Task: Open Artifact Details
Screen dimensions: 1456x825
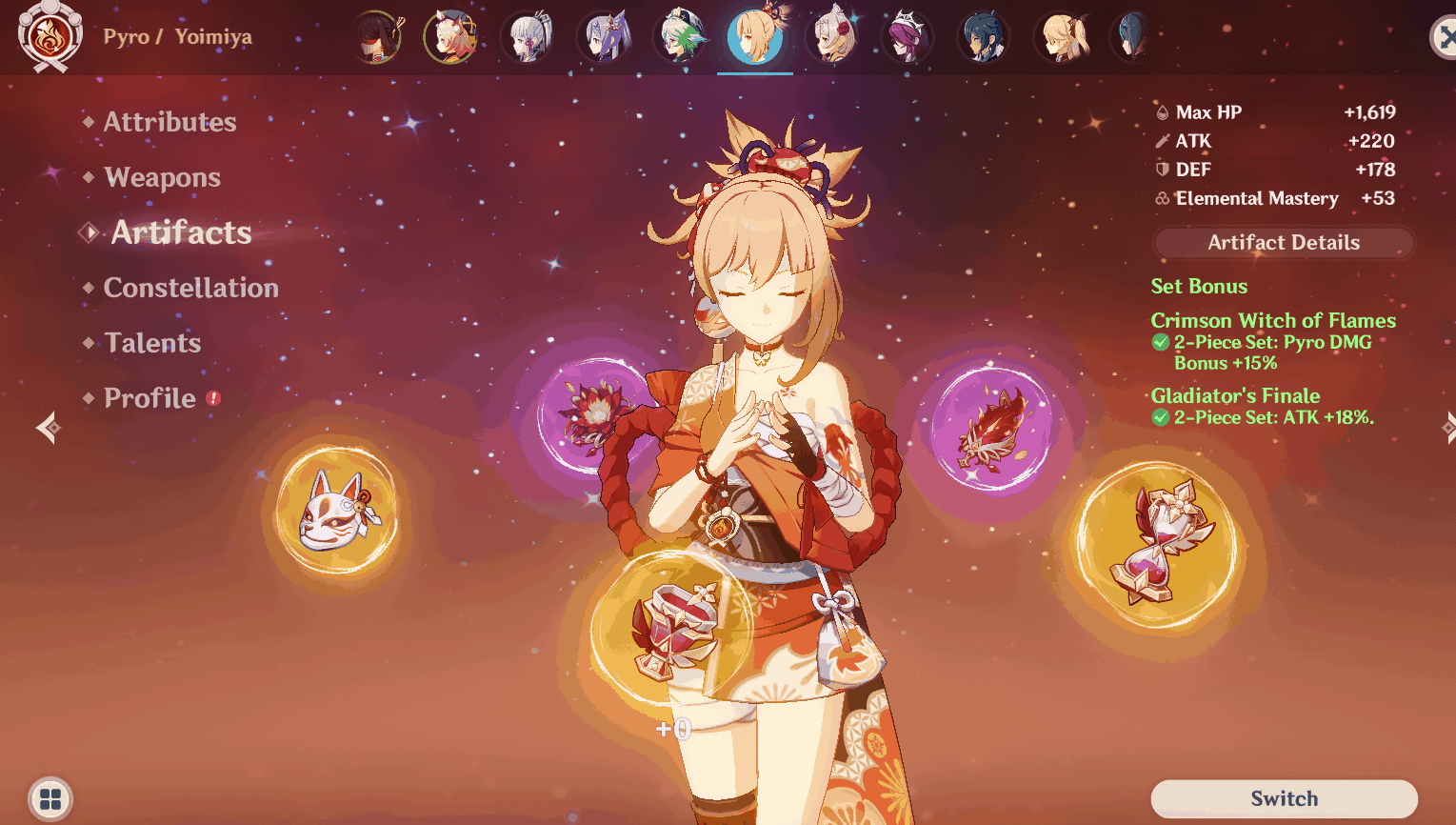Action: click(x=1283, y=242)
